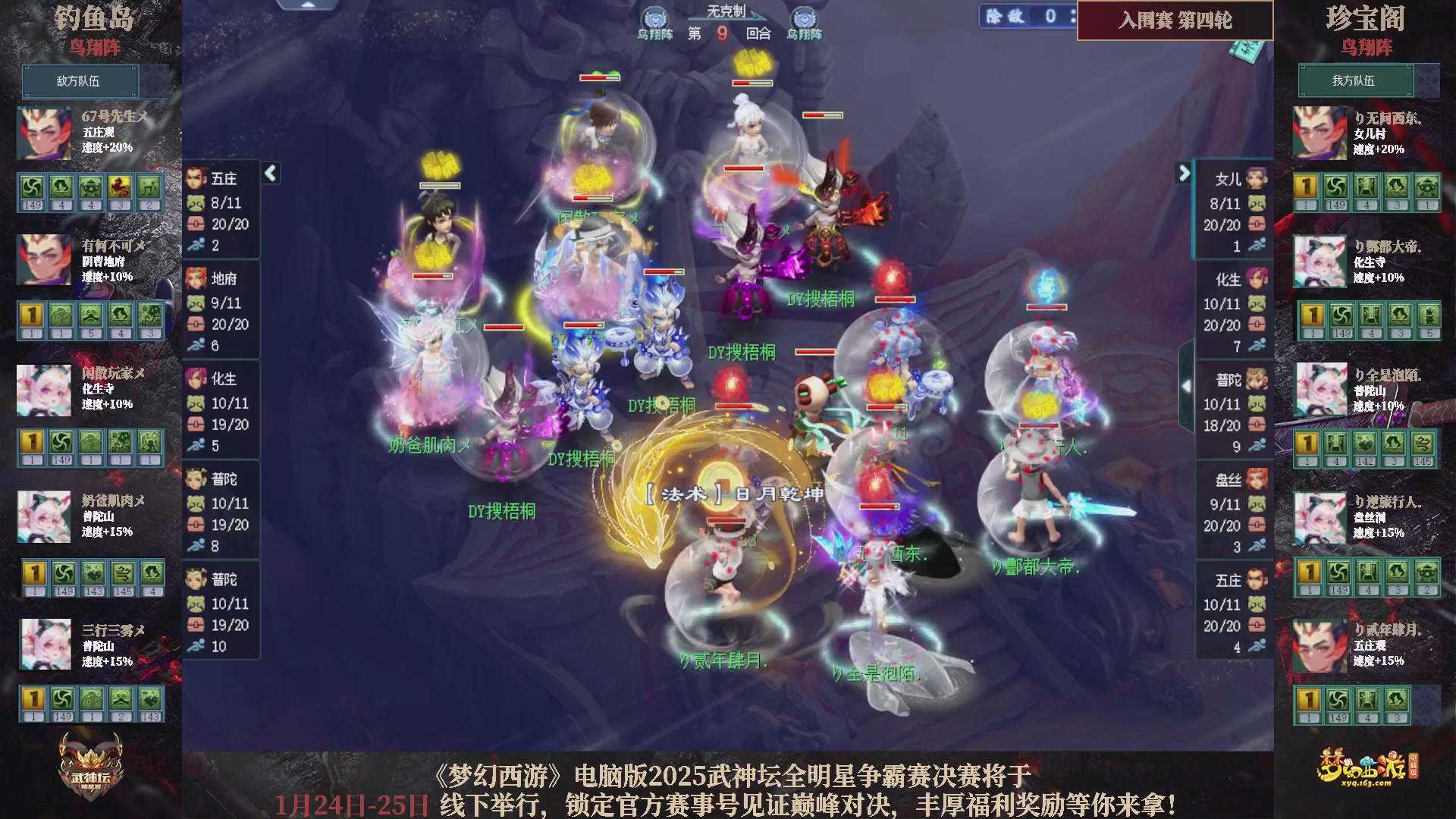Expand the right unit list with the right chevron
Screen dimensions: 1456x819
(x=1184, y=173)
